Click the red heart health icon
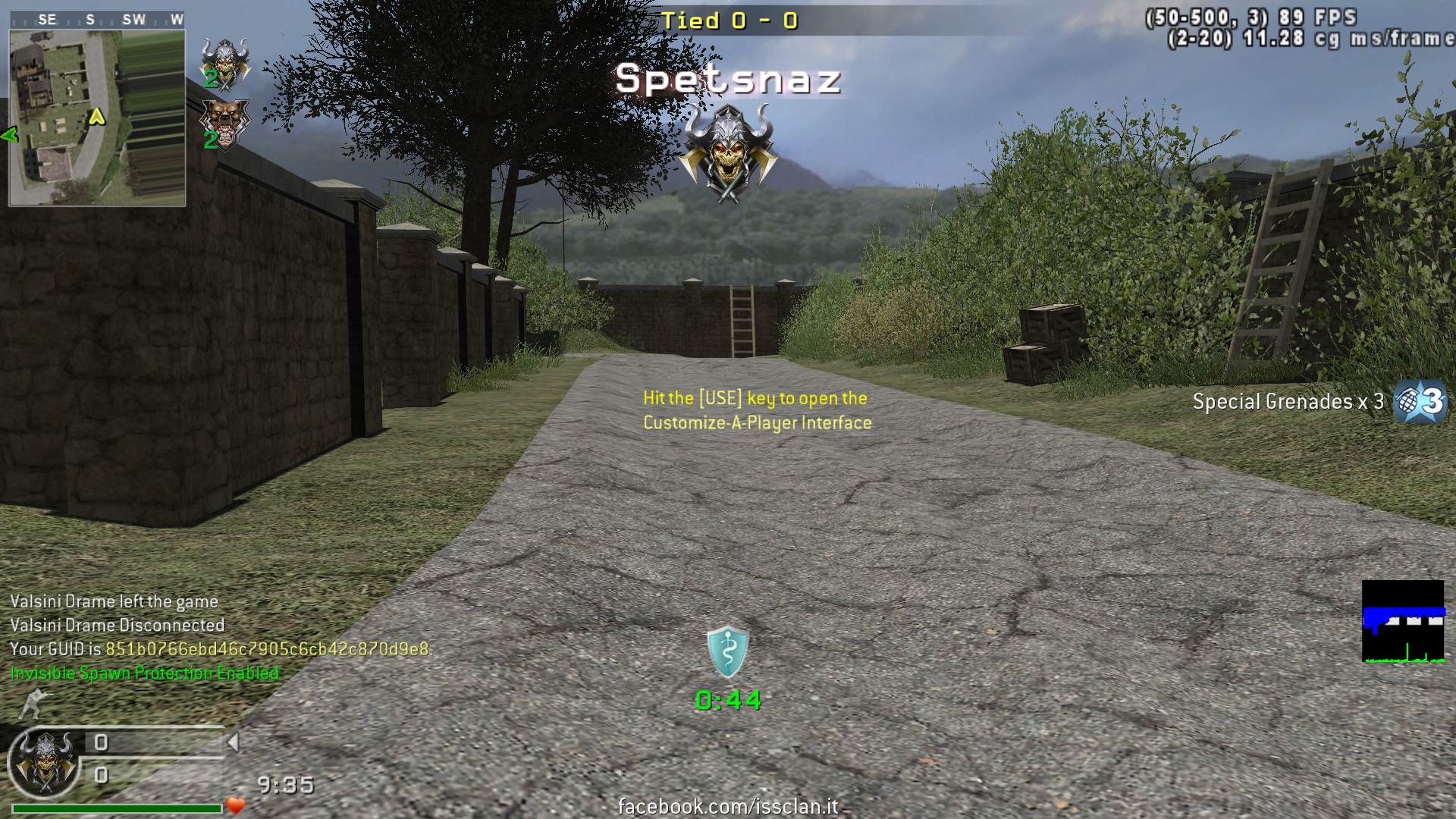The height and width of the screenshot is (819, 1456). pyautogui.click(x=236, y=805)
